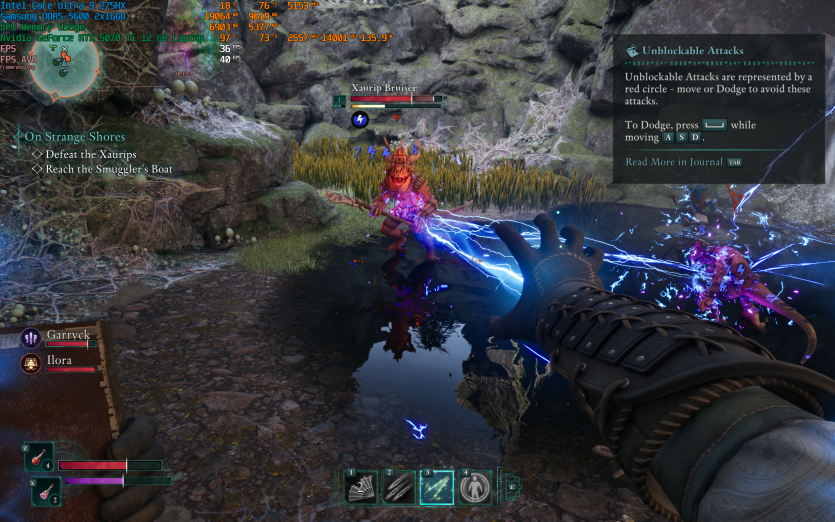Activate the fan of cards ability in slot 1
The image size is (835, 522).
coord(360,487)
